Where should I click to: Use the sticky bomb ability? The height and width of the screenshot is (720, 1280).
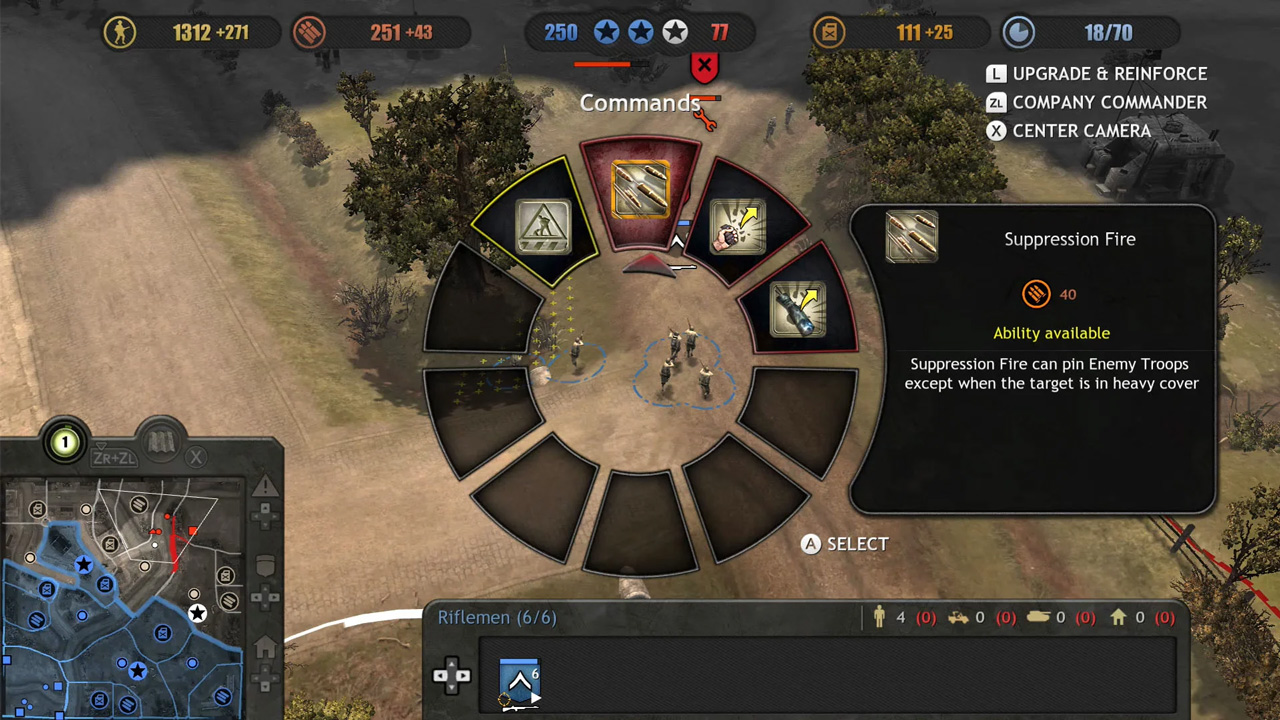(797, 307)
